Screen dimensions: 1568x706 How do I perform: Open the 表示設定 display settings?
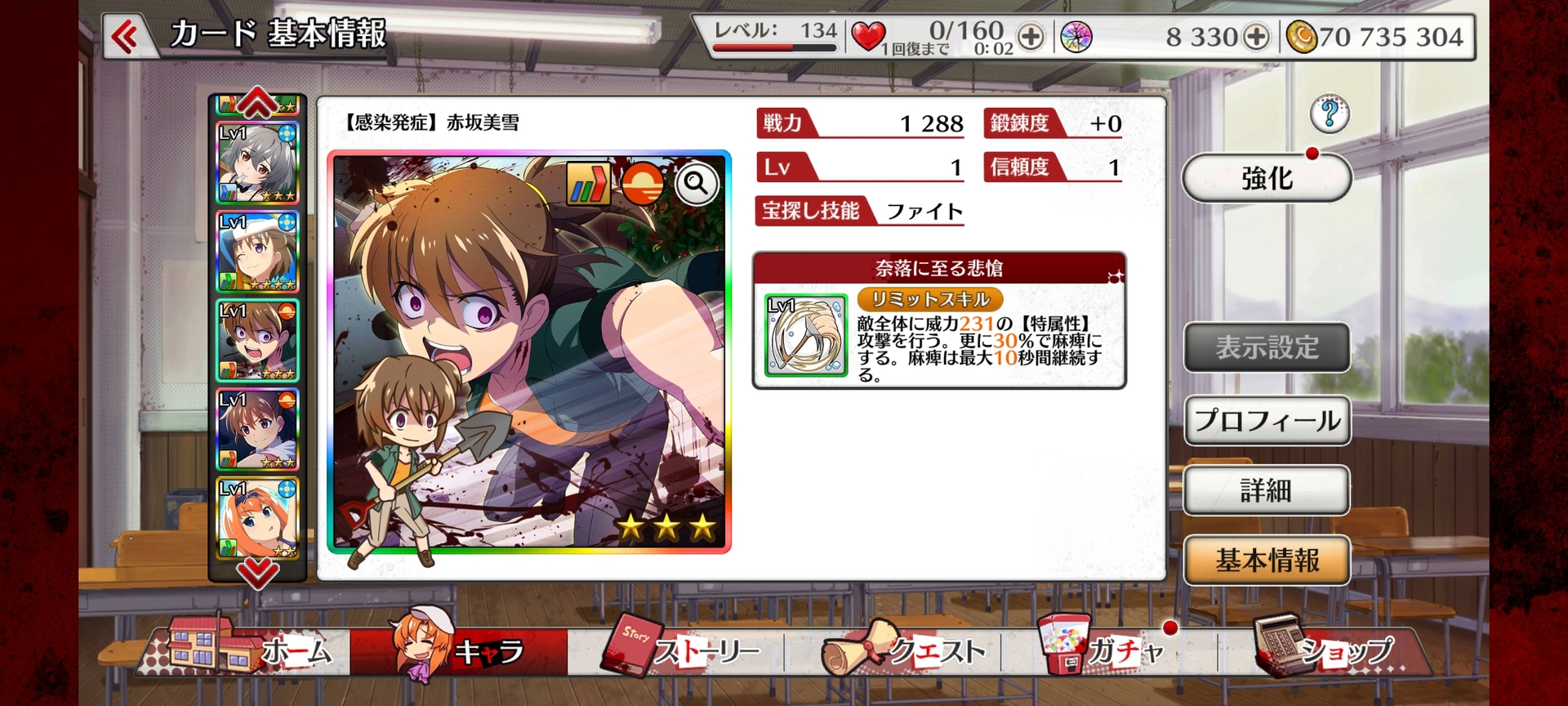click(x=1267, y=347)
